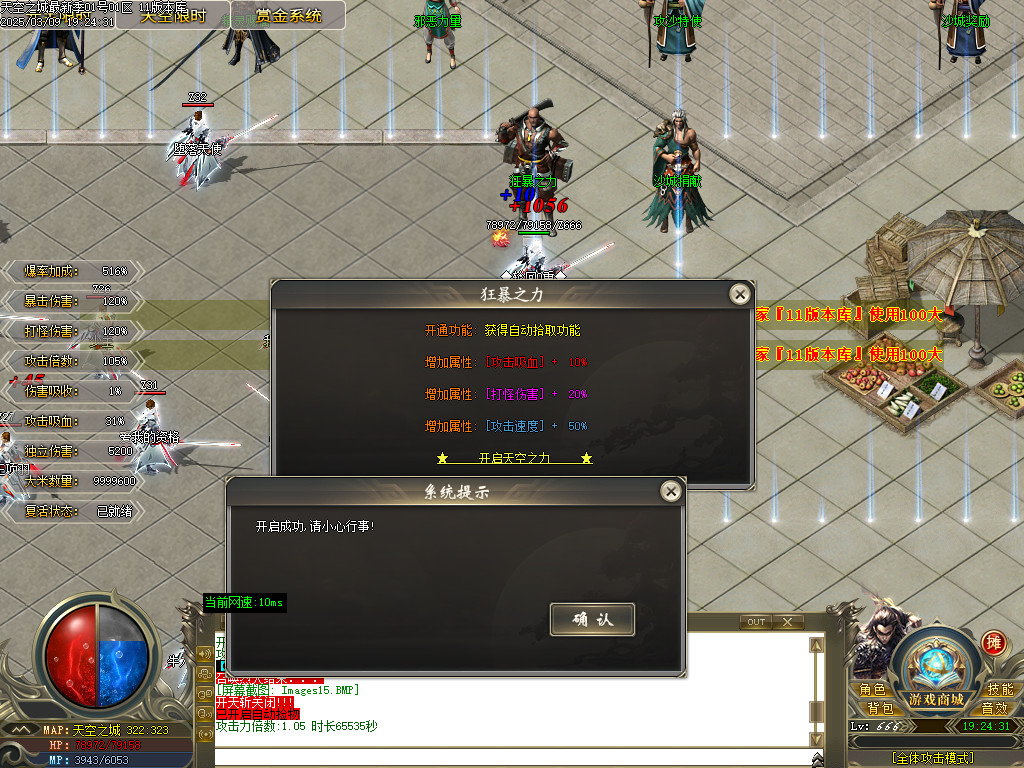Activate 开启天空之力 option
Viewport: 1024px width, 768px height.
[x=515, y=458]
